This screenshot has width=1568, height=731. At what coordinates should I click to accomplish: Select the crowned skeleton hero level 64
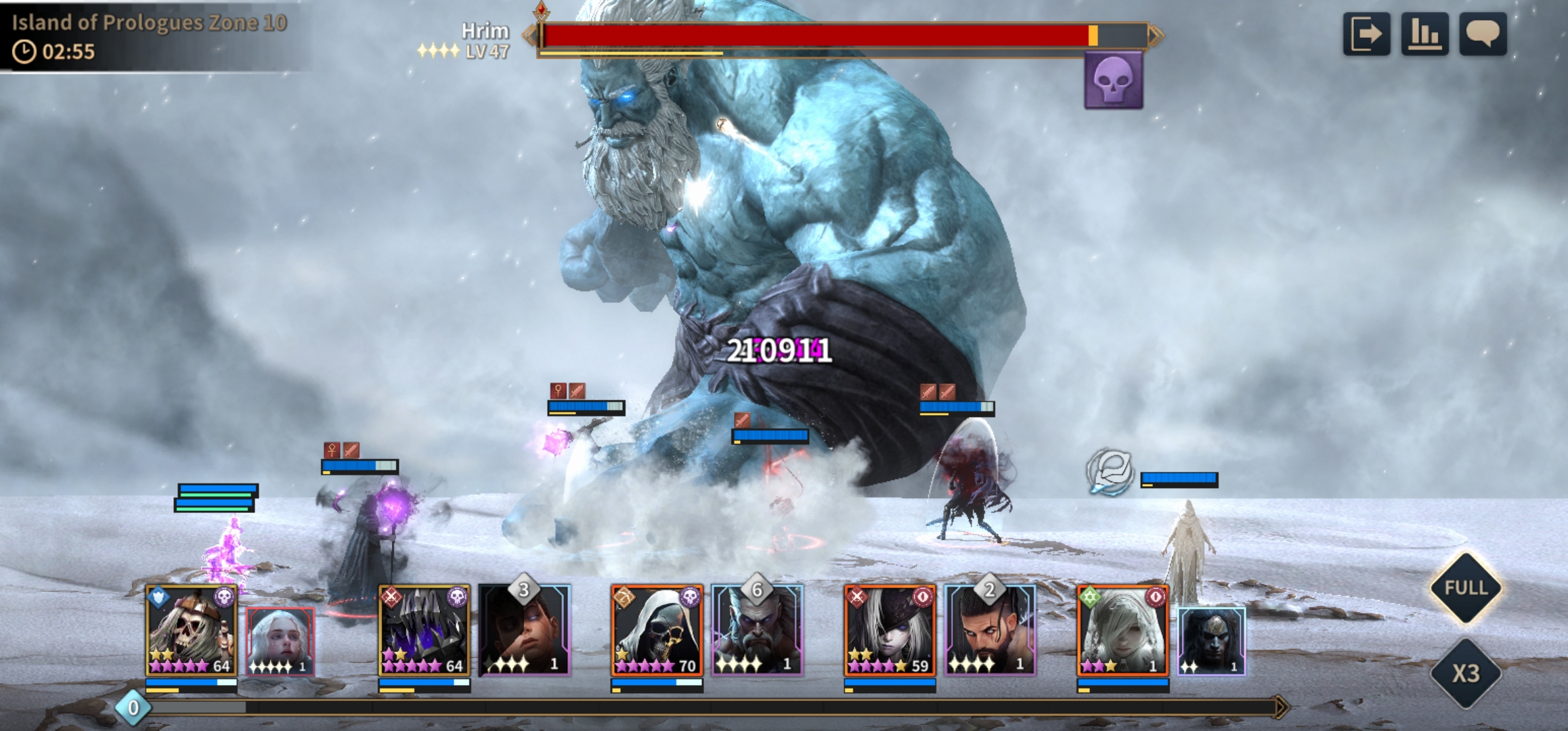point(192,631)
